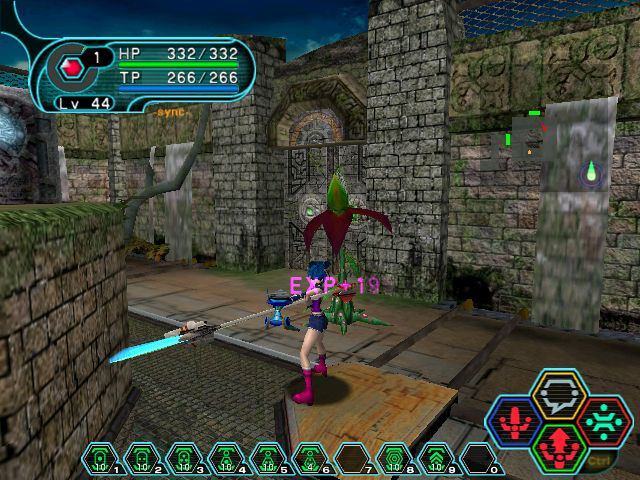Select the double-chevron icon in slot 9
The width and height of the screenshot is (640, 480).
436,458
